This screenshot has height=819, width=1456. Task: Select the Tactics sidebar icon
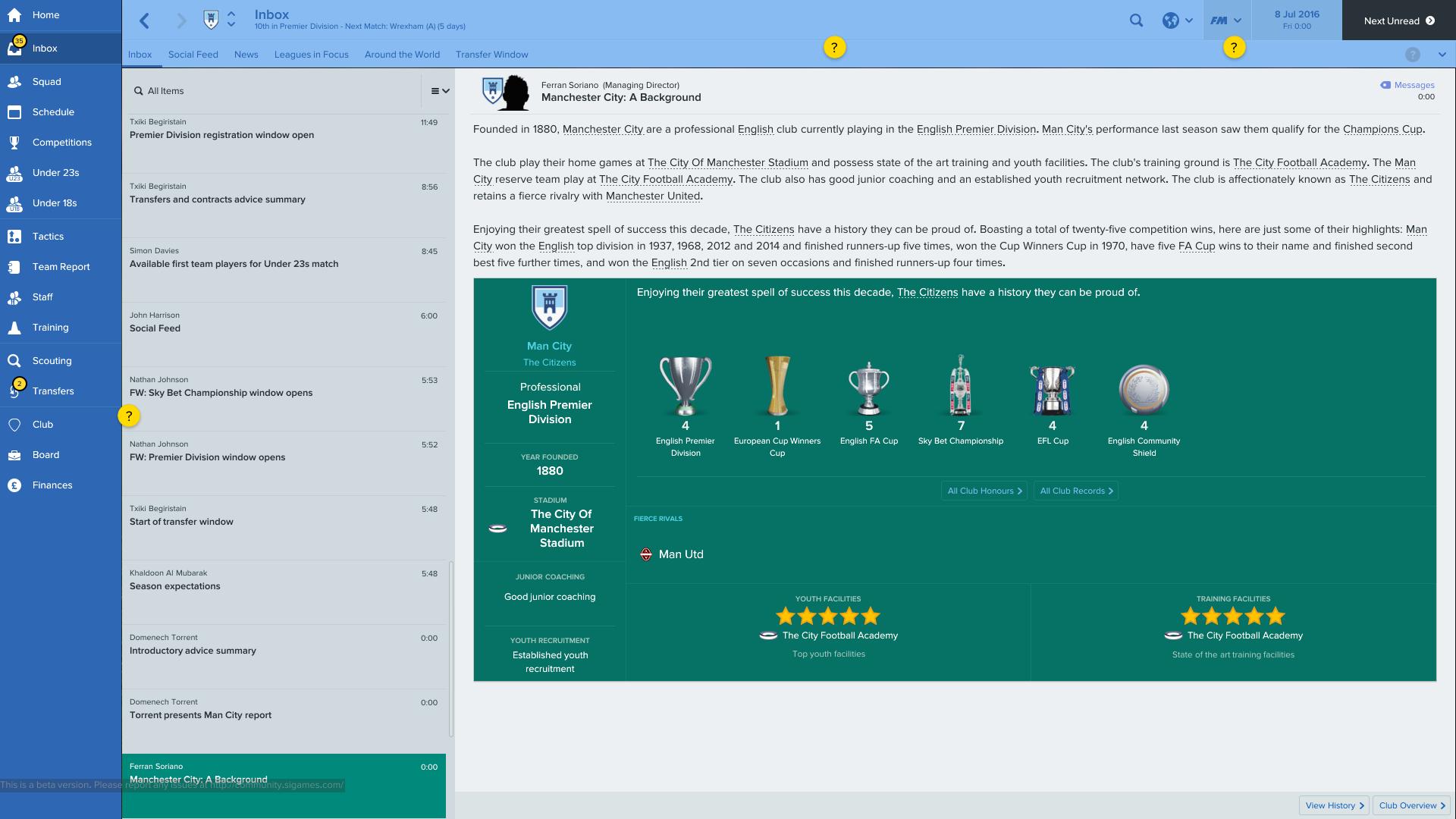tap(15, 236)
